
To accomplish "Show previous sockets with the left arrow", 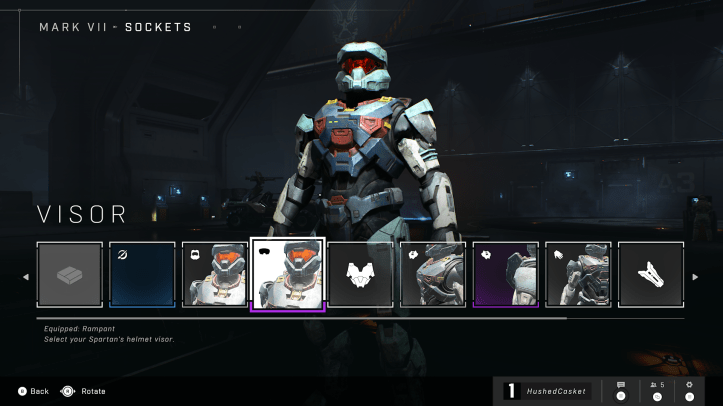I will (26, 276).
